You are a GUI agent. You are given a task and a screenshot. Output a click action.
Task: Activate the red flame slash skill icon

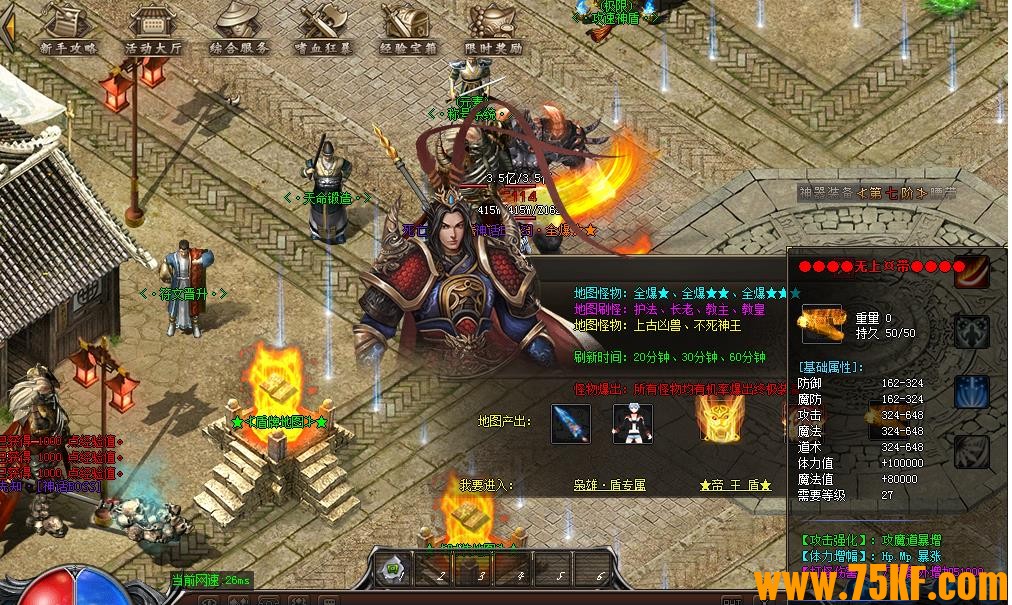click(x=971, y=271)
